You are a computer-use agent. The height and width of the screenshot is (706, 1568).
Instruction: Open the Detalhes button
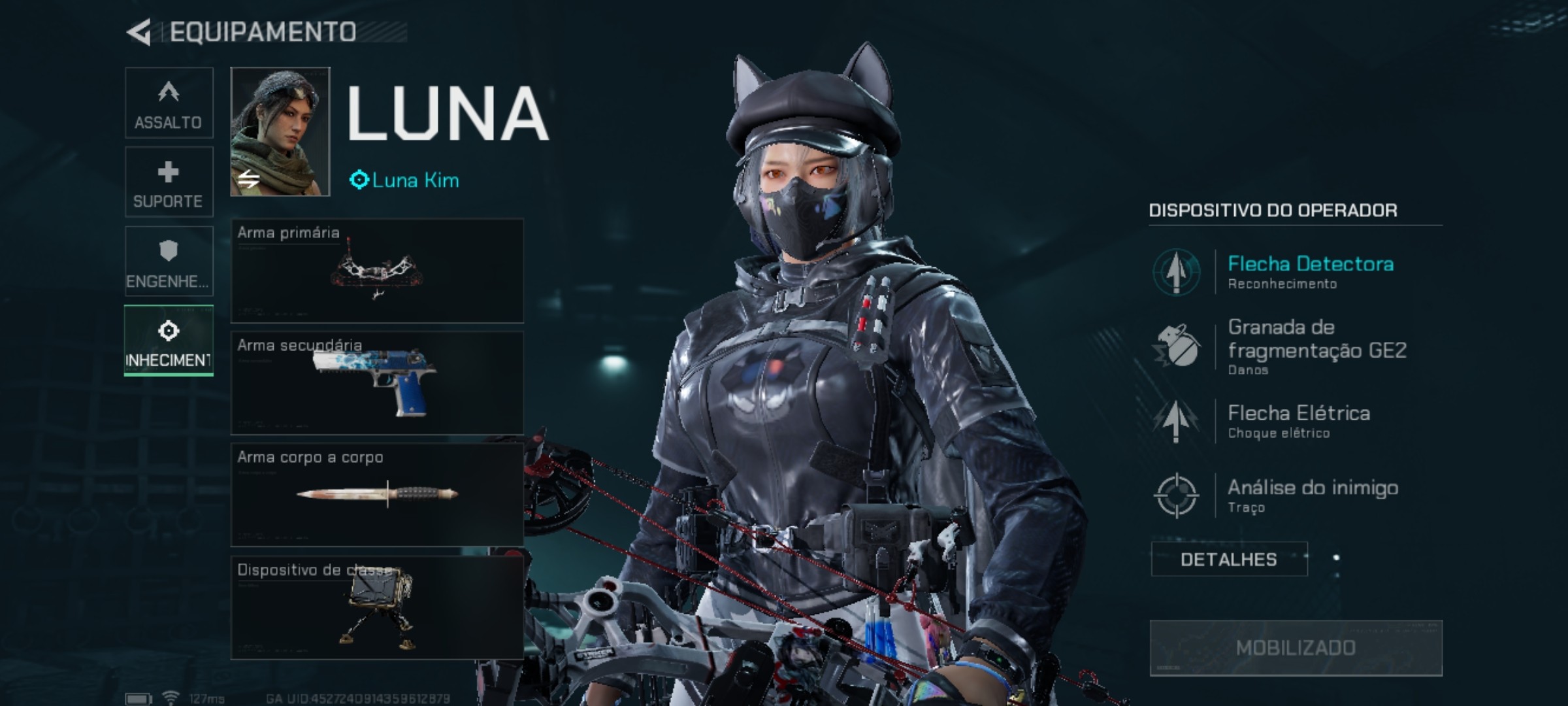coord(1229,560)
